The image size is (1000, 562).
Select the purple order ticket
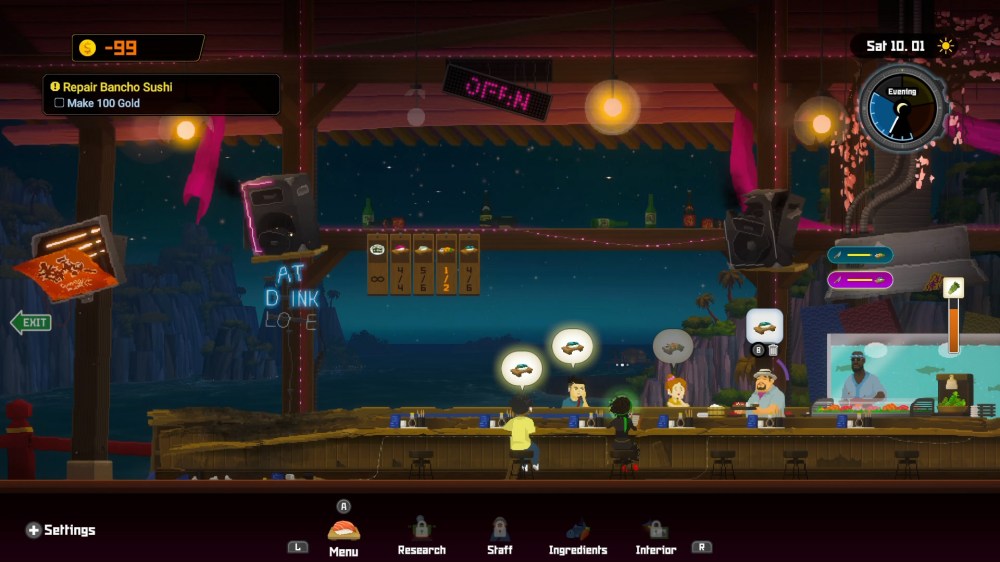point(860,280)
